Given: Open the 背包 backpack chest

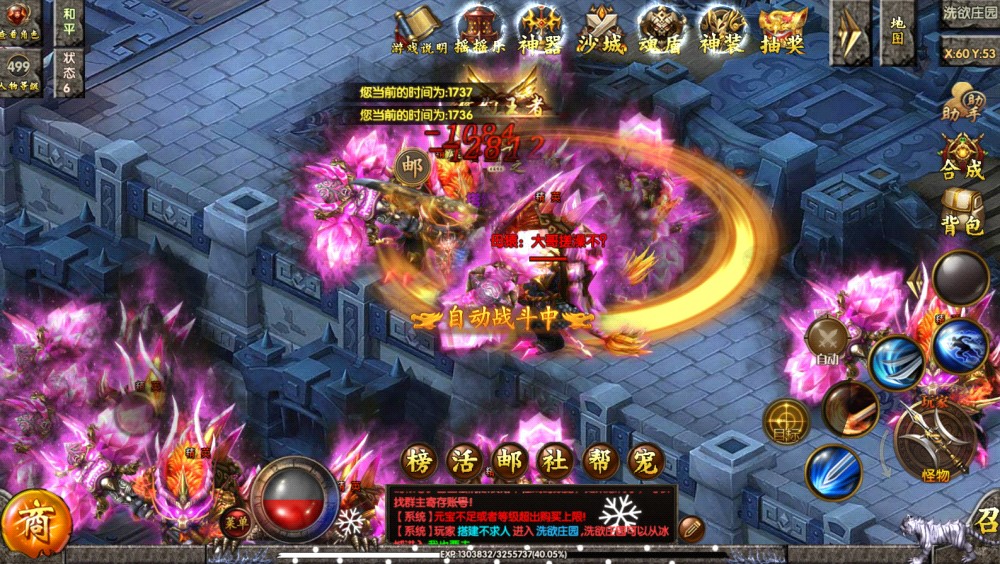Looking at the screenshot, I should [961, 212].
